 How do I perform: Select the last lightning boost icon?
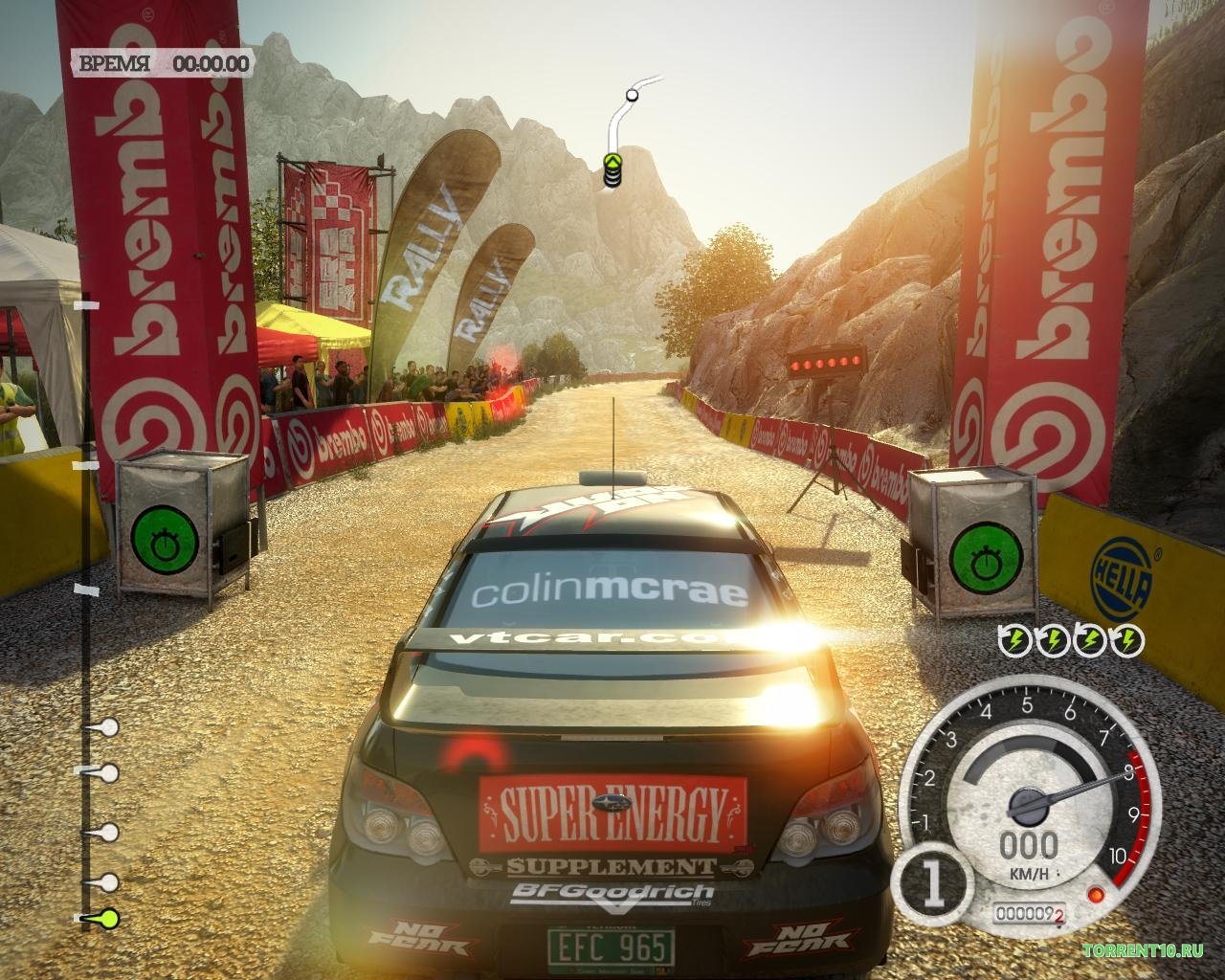tap(1128, 639)
